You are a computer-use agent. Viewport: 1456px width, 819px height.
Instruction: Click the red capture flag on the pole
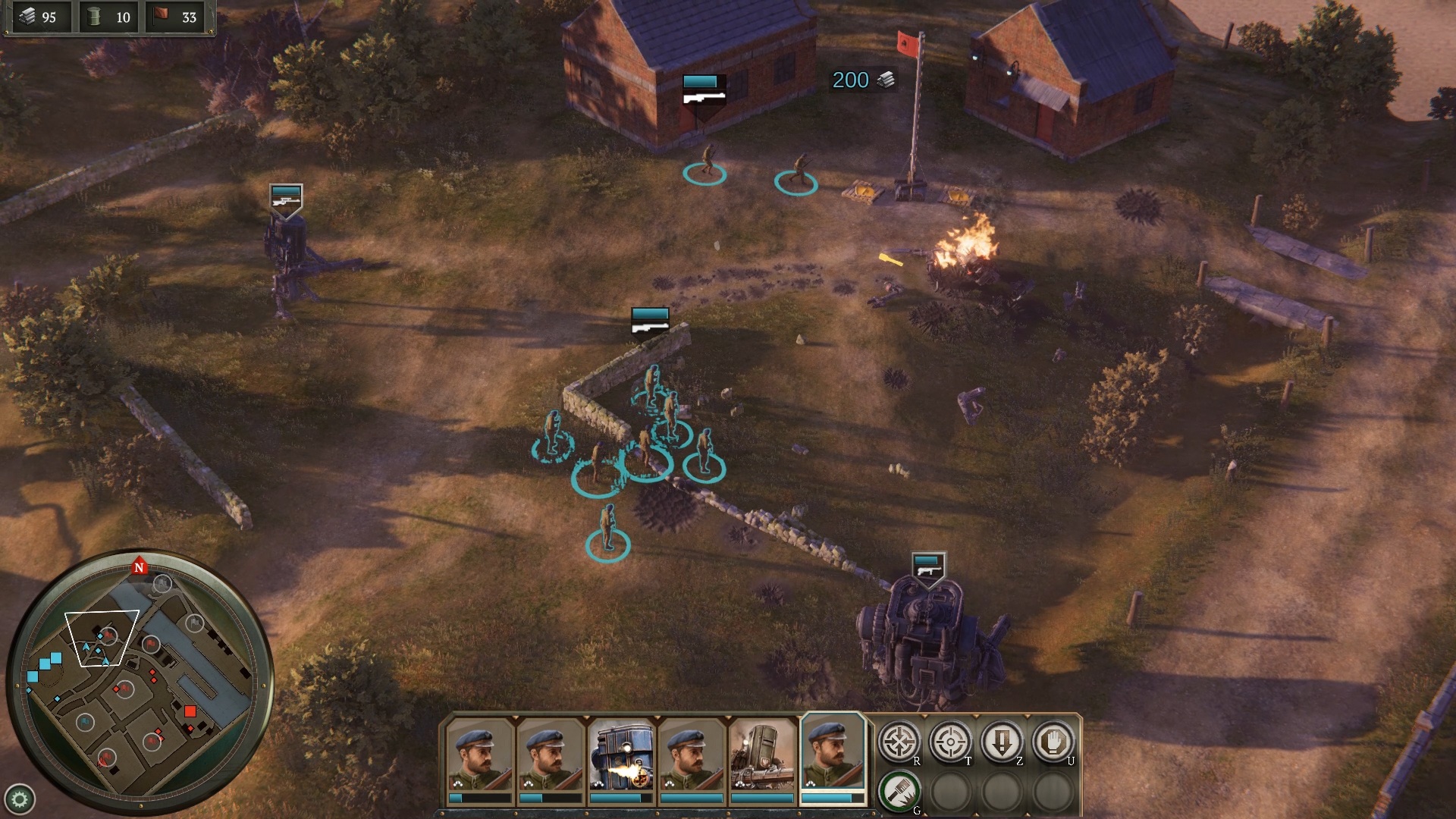coord(905,42)
